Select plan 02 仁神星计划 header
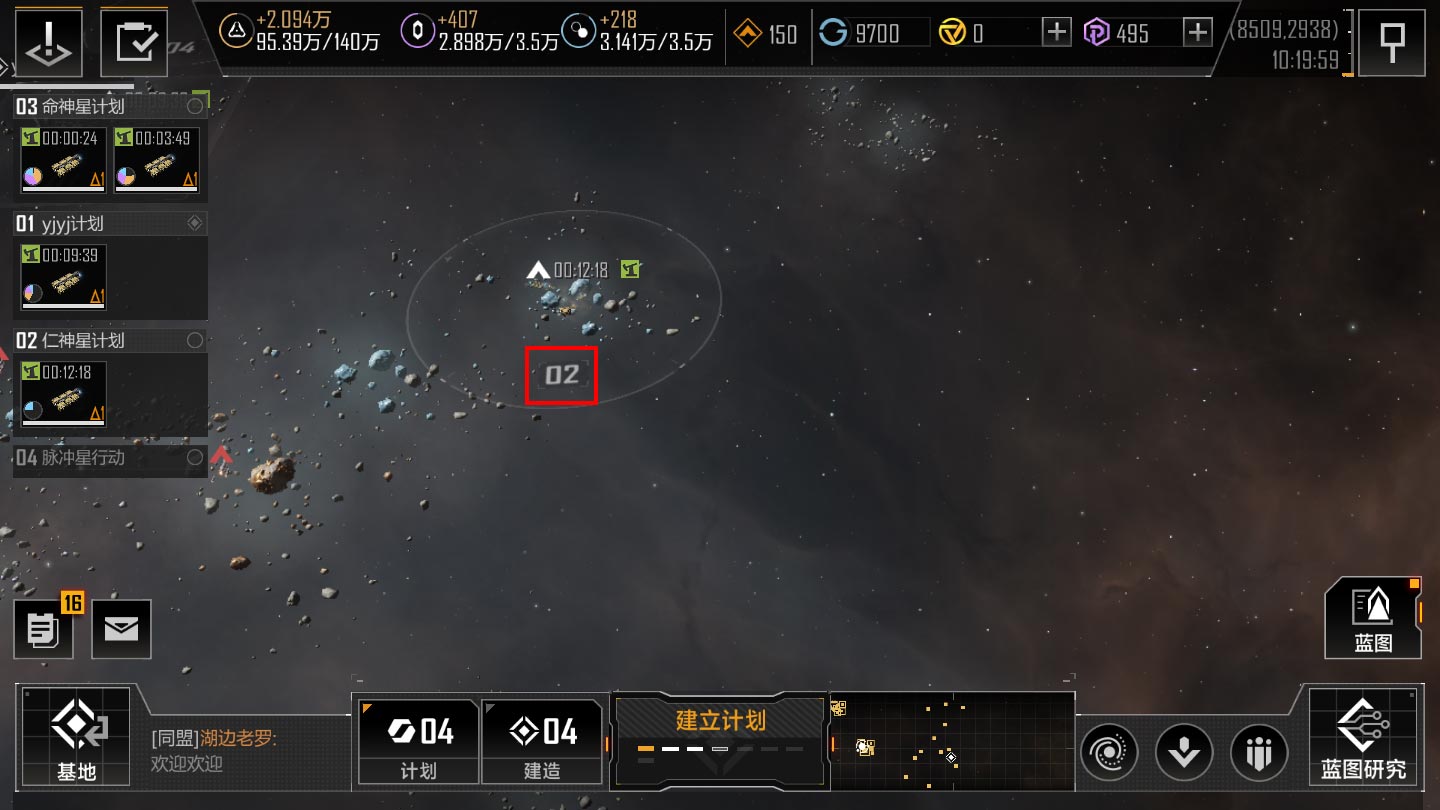 point(100,340)
